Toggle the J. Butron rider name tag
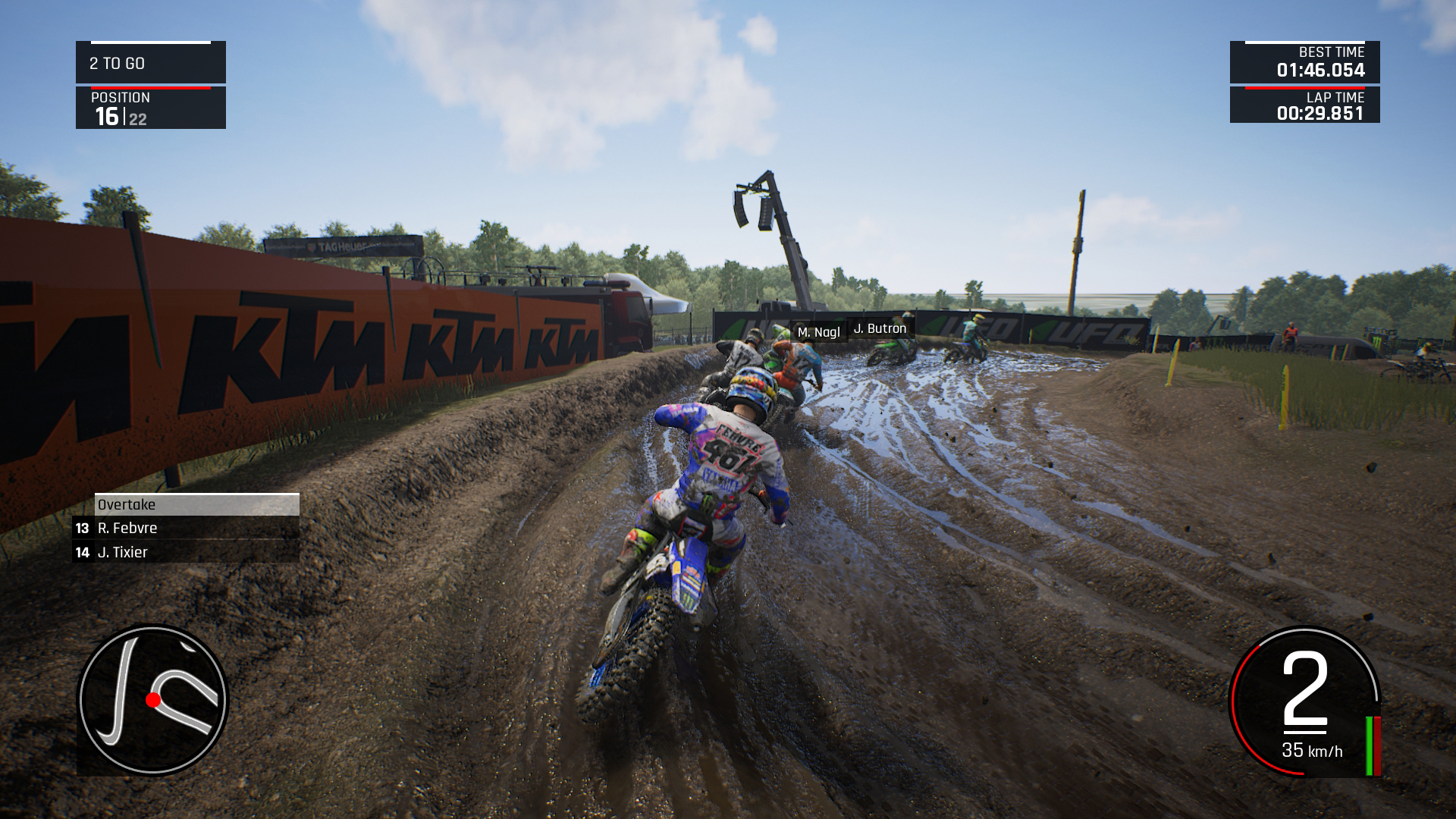This screenshot has height=819, width=1456. click(880, 329)
